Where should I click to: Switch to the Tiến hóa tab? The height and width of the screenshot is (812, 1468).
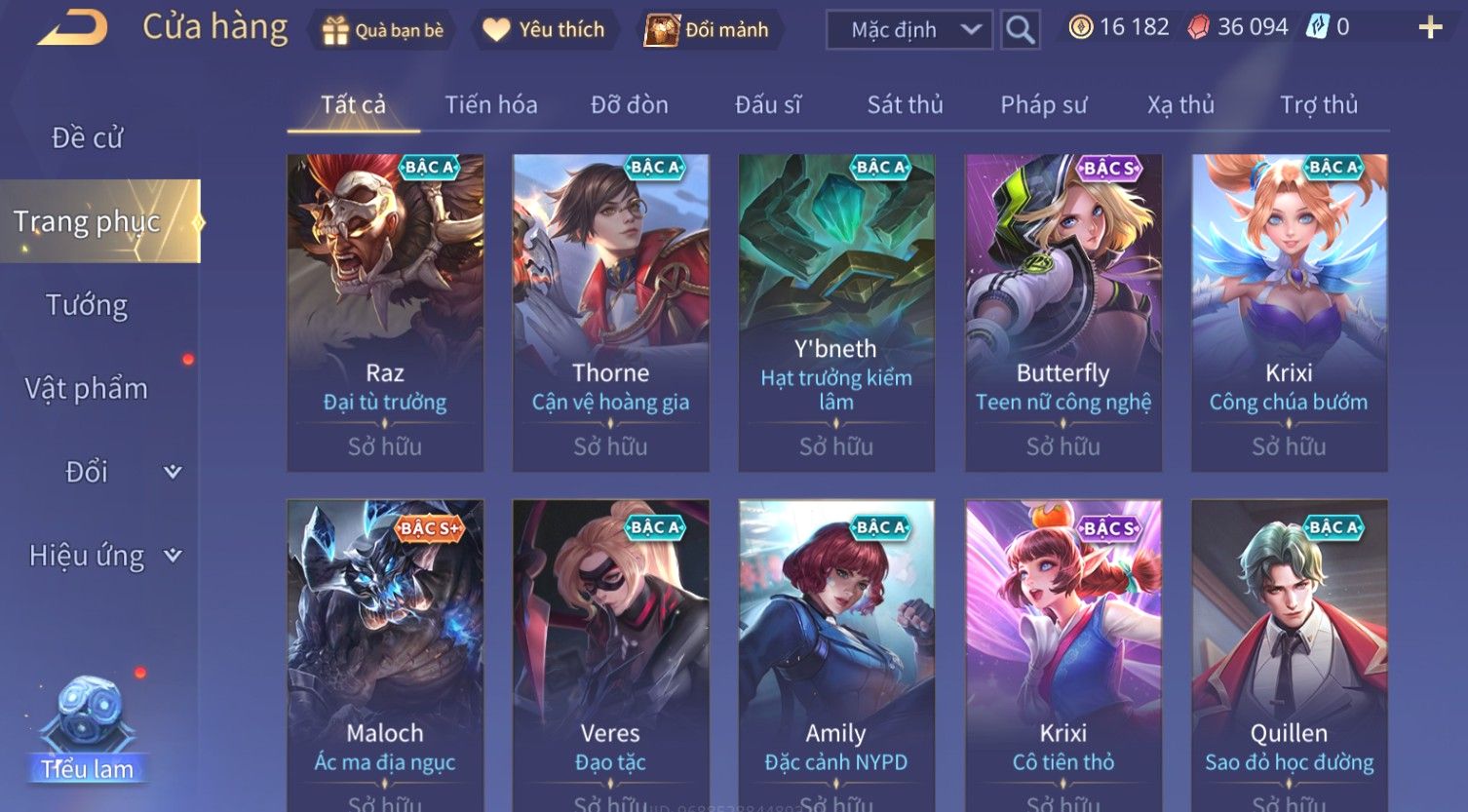tap(491, 104)
